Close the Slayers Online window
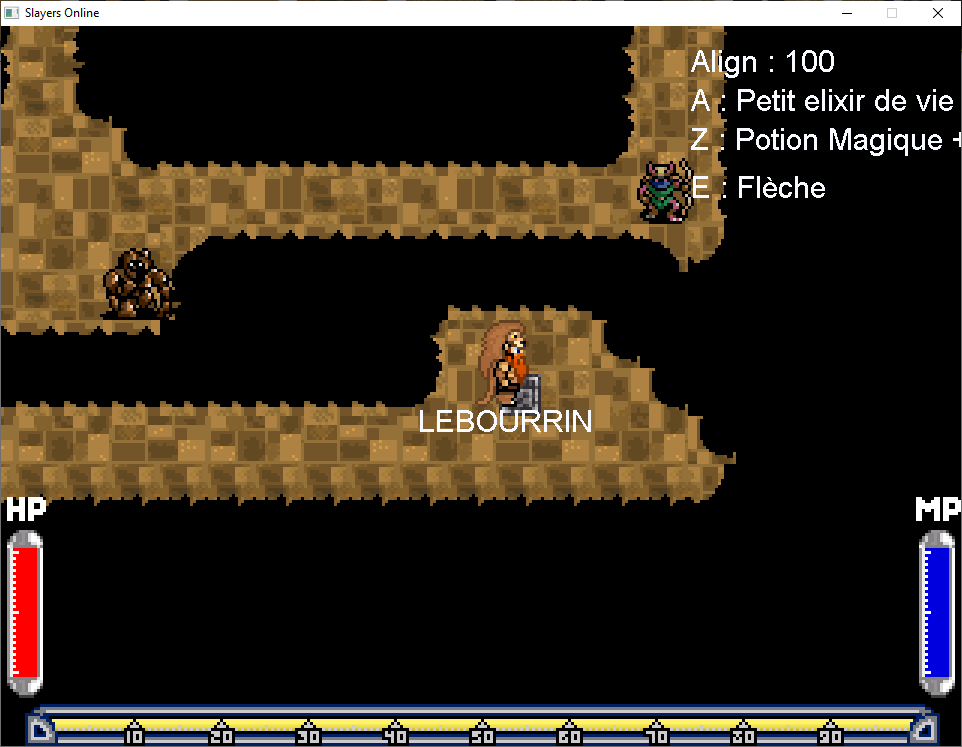This screenshot has width=962, height=747. 937,13
